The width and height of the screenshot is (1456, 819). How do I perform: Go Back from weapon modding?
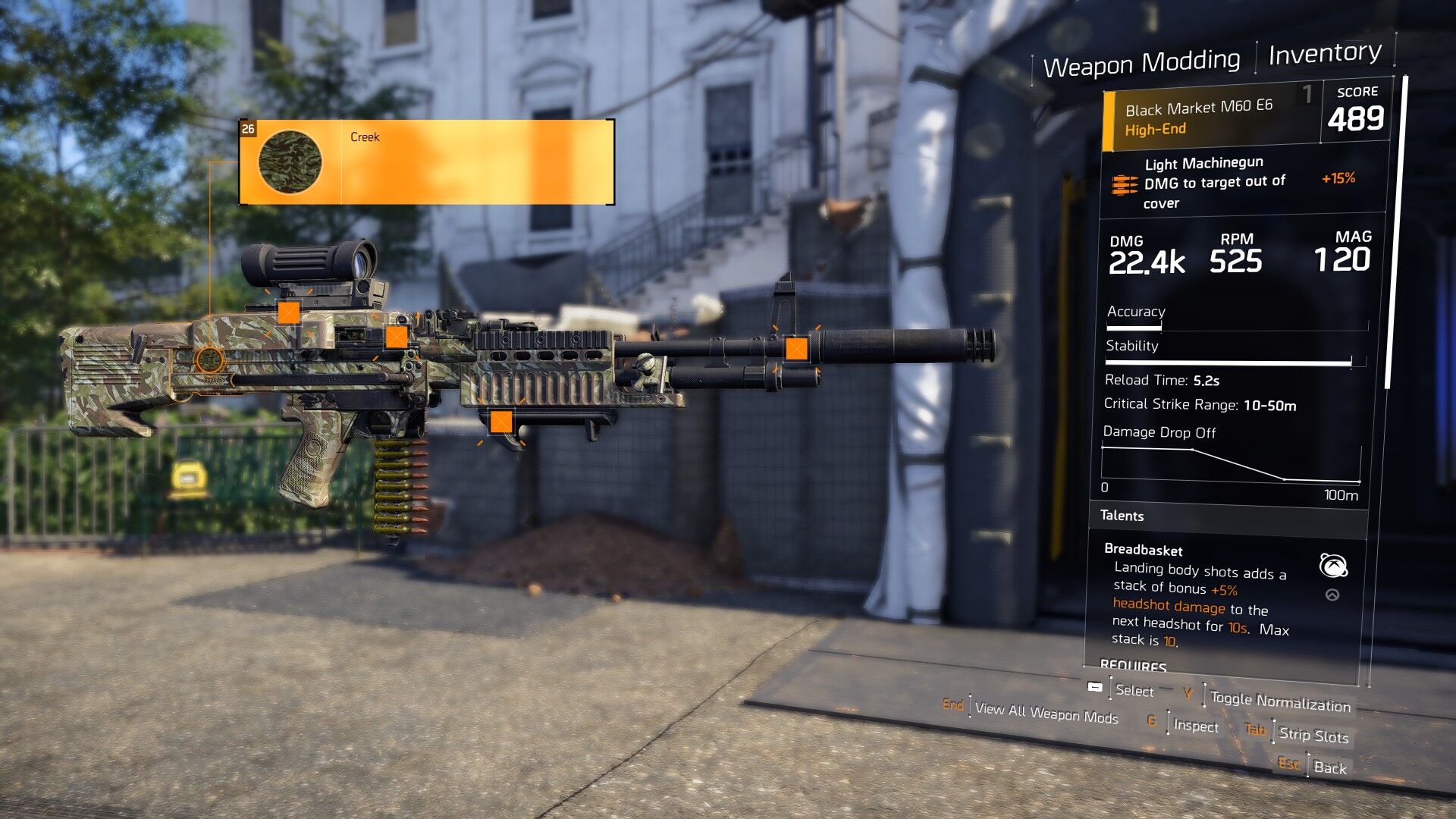(1329, 767)
